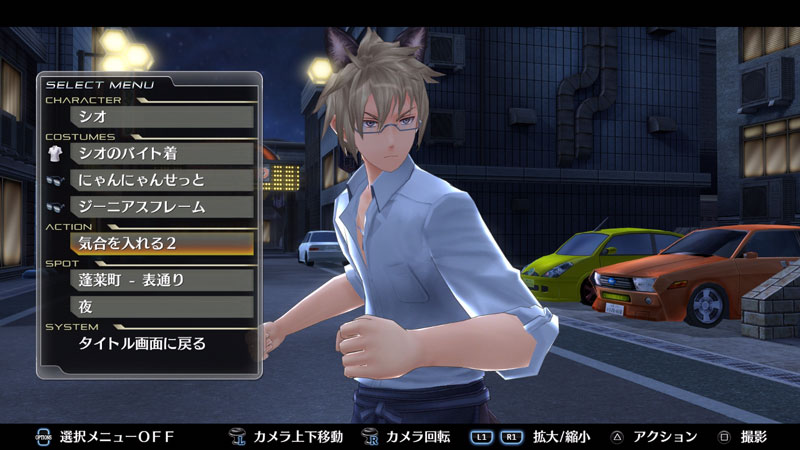The height and width of the screenshot is (450, 800).
Task: Choose the costume シオのバイト着
Action: pos(160,153)
